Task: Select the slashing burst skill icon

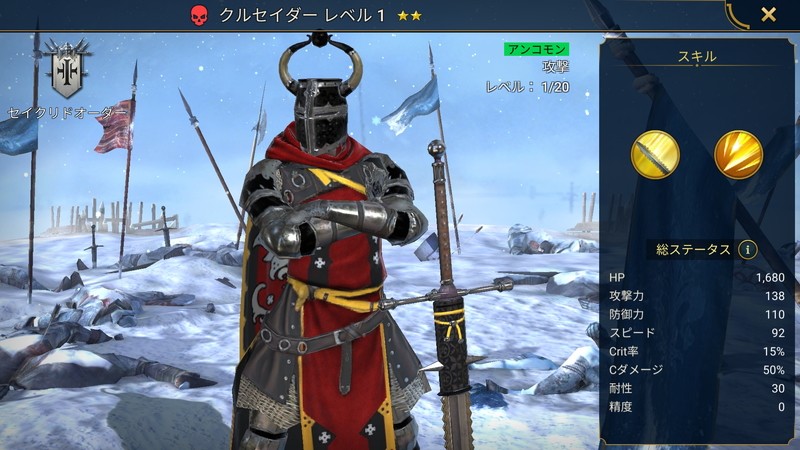Action: click(x=738, y=154)
